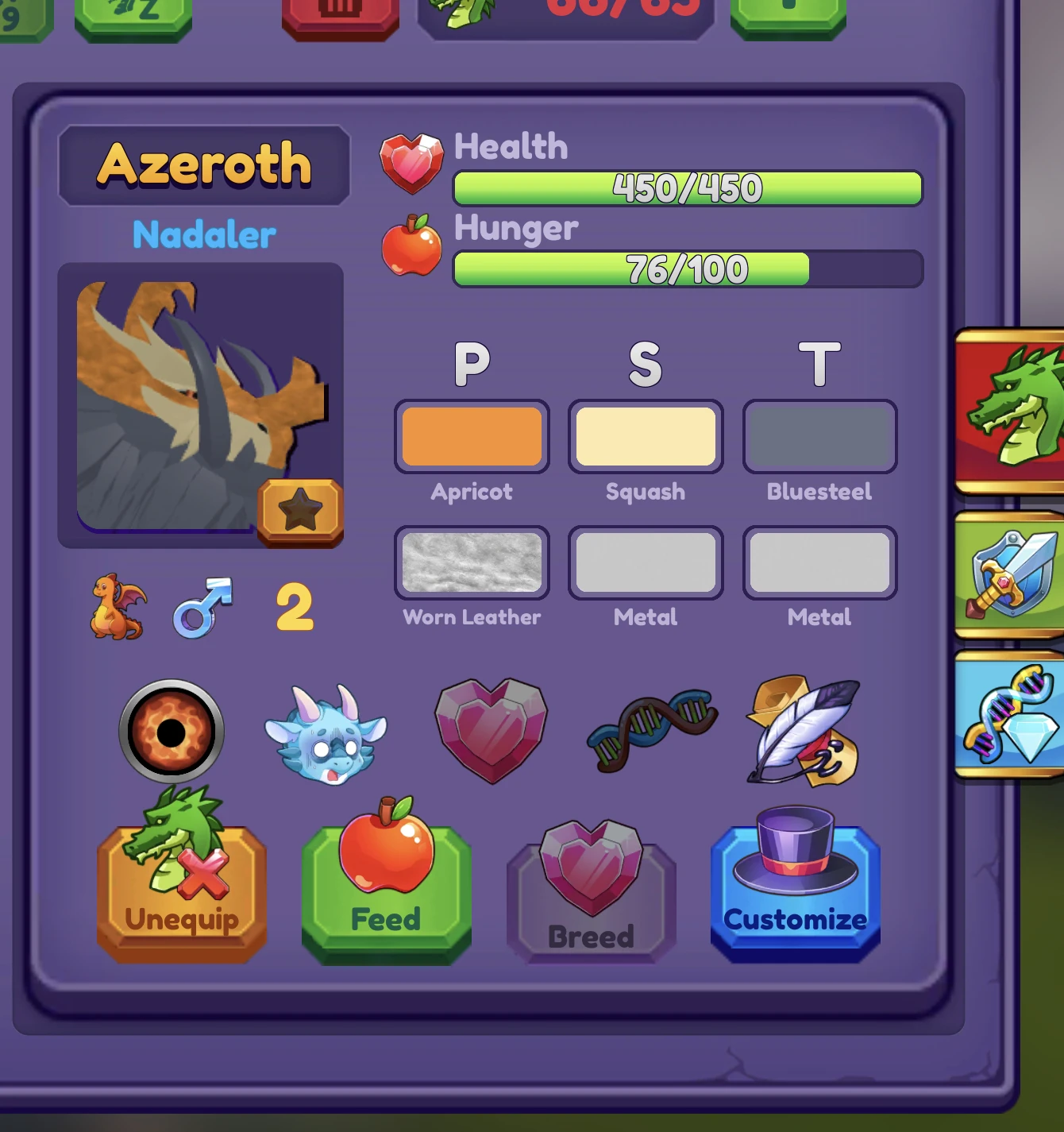
Task: Feed Azeroth using the Feed button
Action: click(384, 886)
